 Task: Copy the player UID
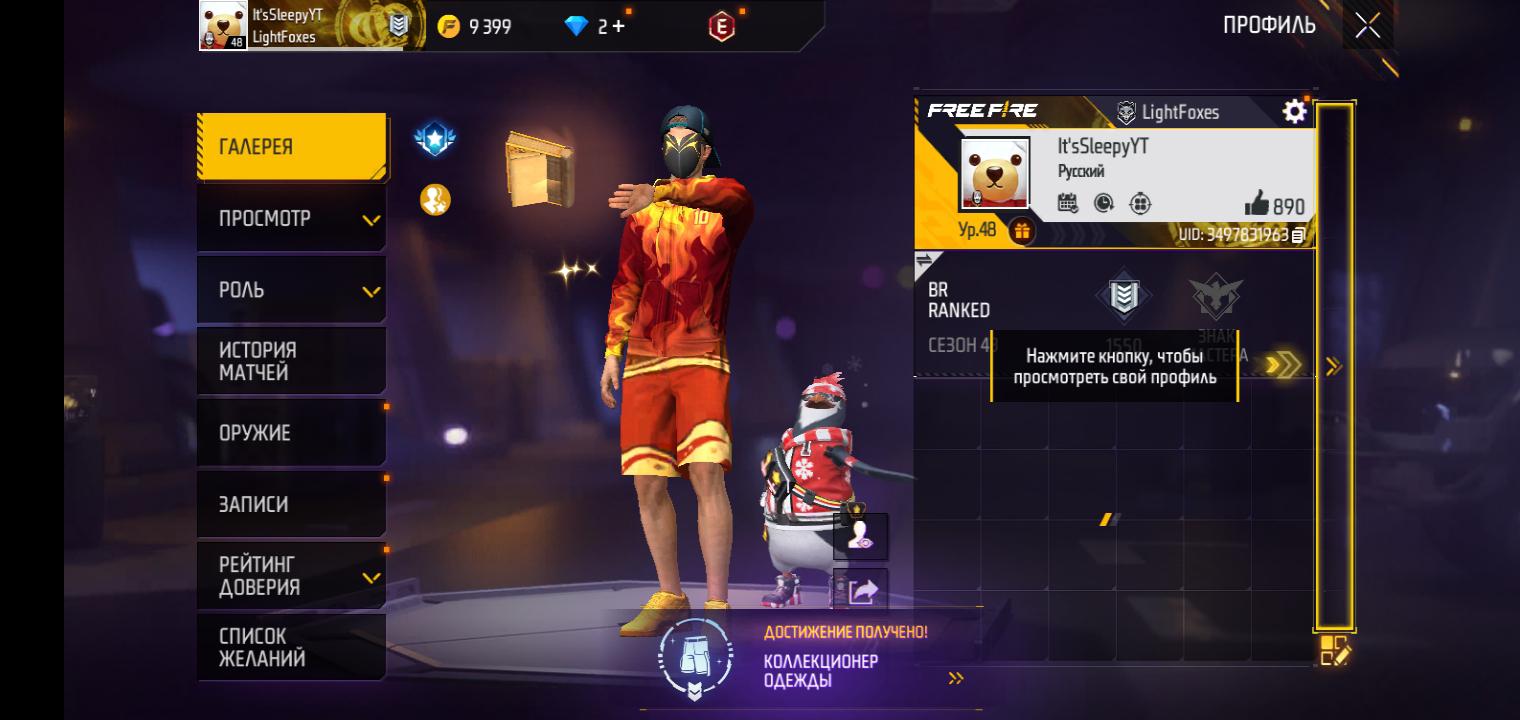pos(1298,235)
